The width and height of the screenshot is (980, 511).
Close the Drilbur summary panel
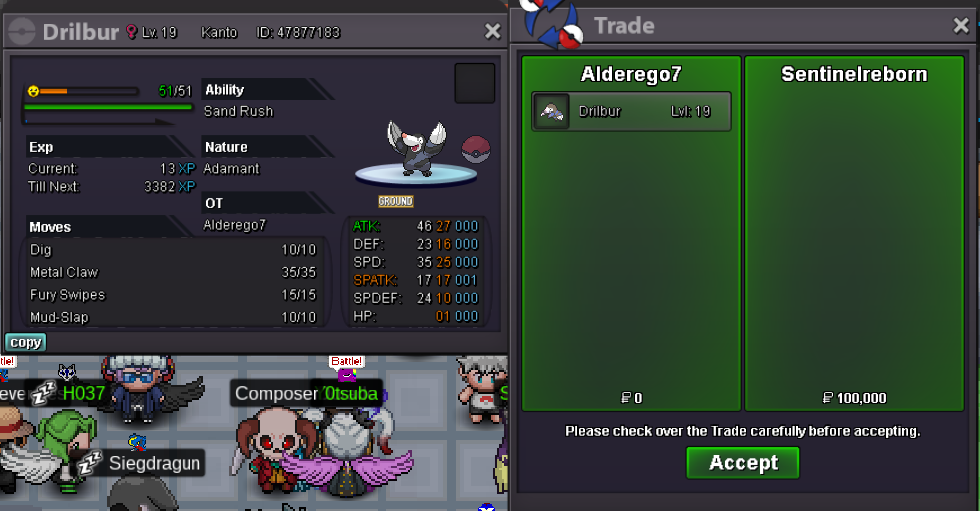492,32
